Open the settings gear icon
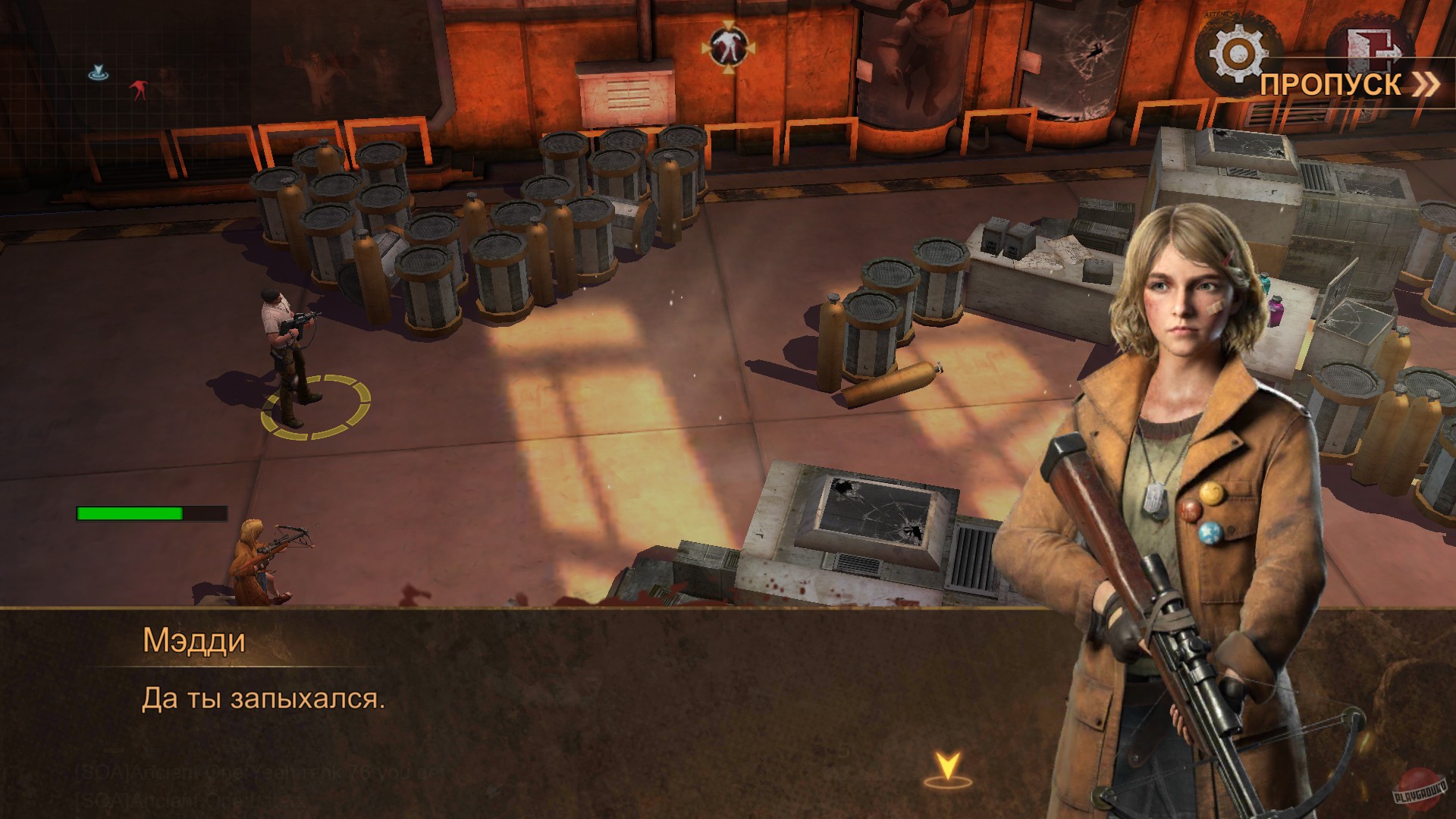 [1238, 53]
